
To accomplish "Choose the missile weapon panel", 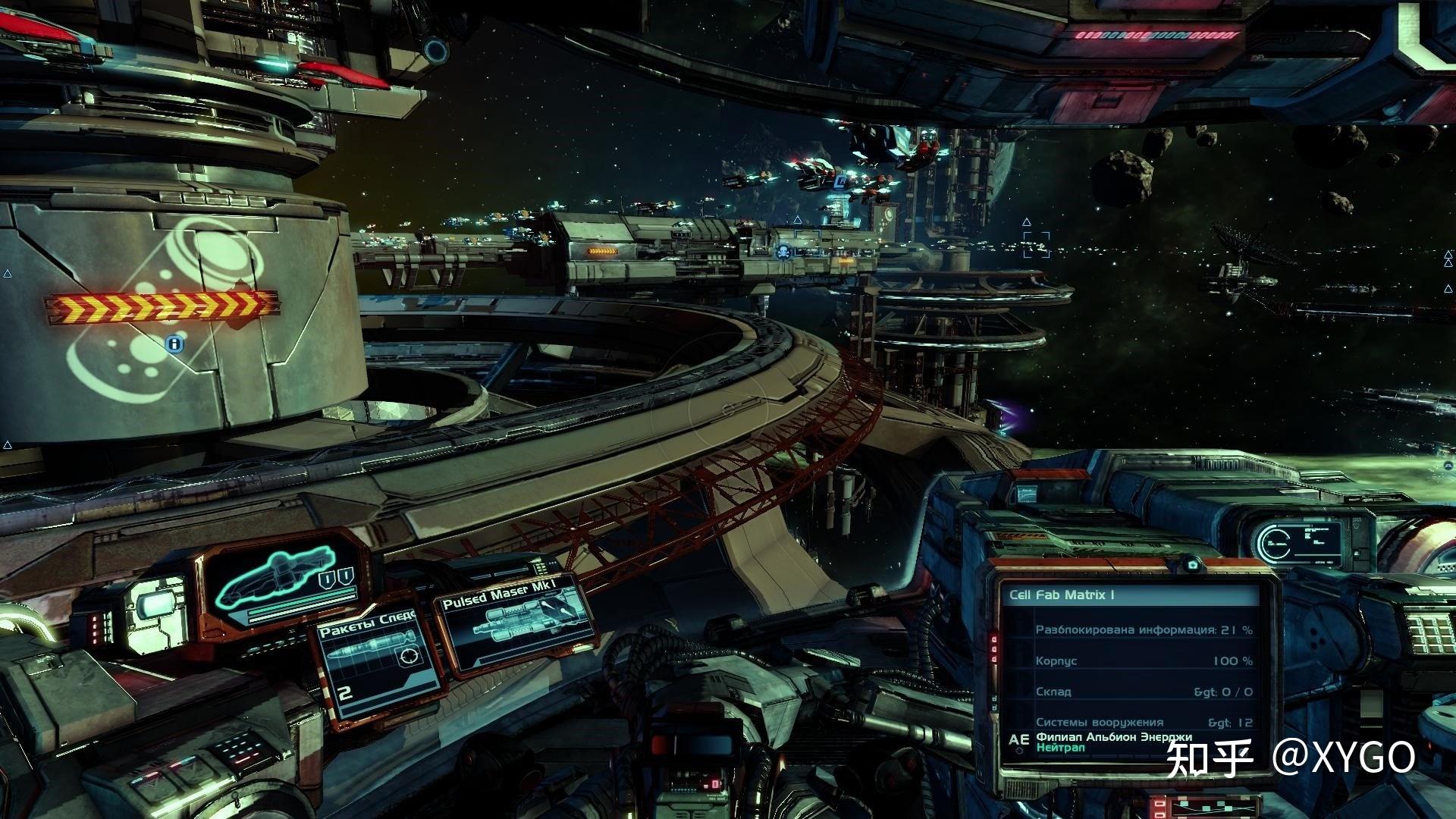I will 375,667.
